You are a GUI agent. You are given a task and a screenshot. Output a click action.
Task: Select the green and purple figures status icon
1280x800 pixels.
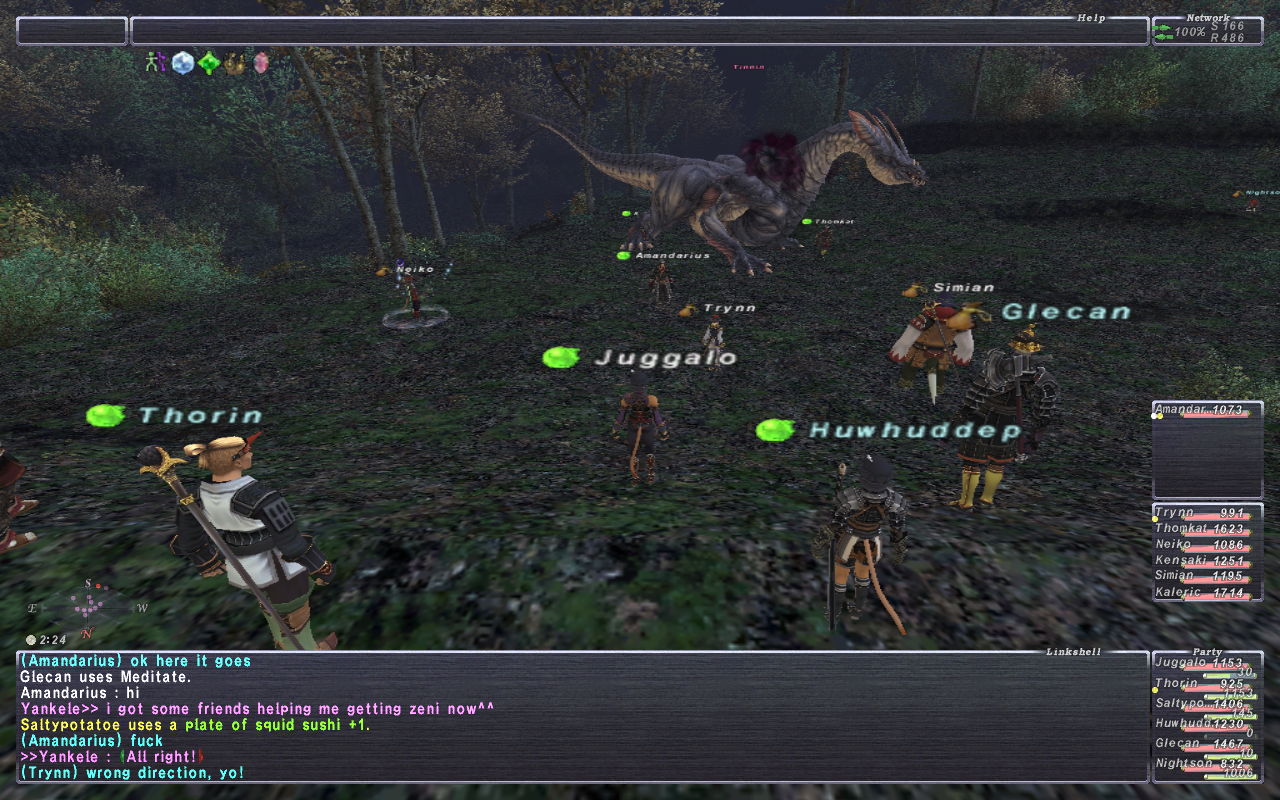(x=155, y=63)
